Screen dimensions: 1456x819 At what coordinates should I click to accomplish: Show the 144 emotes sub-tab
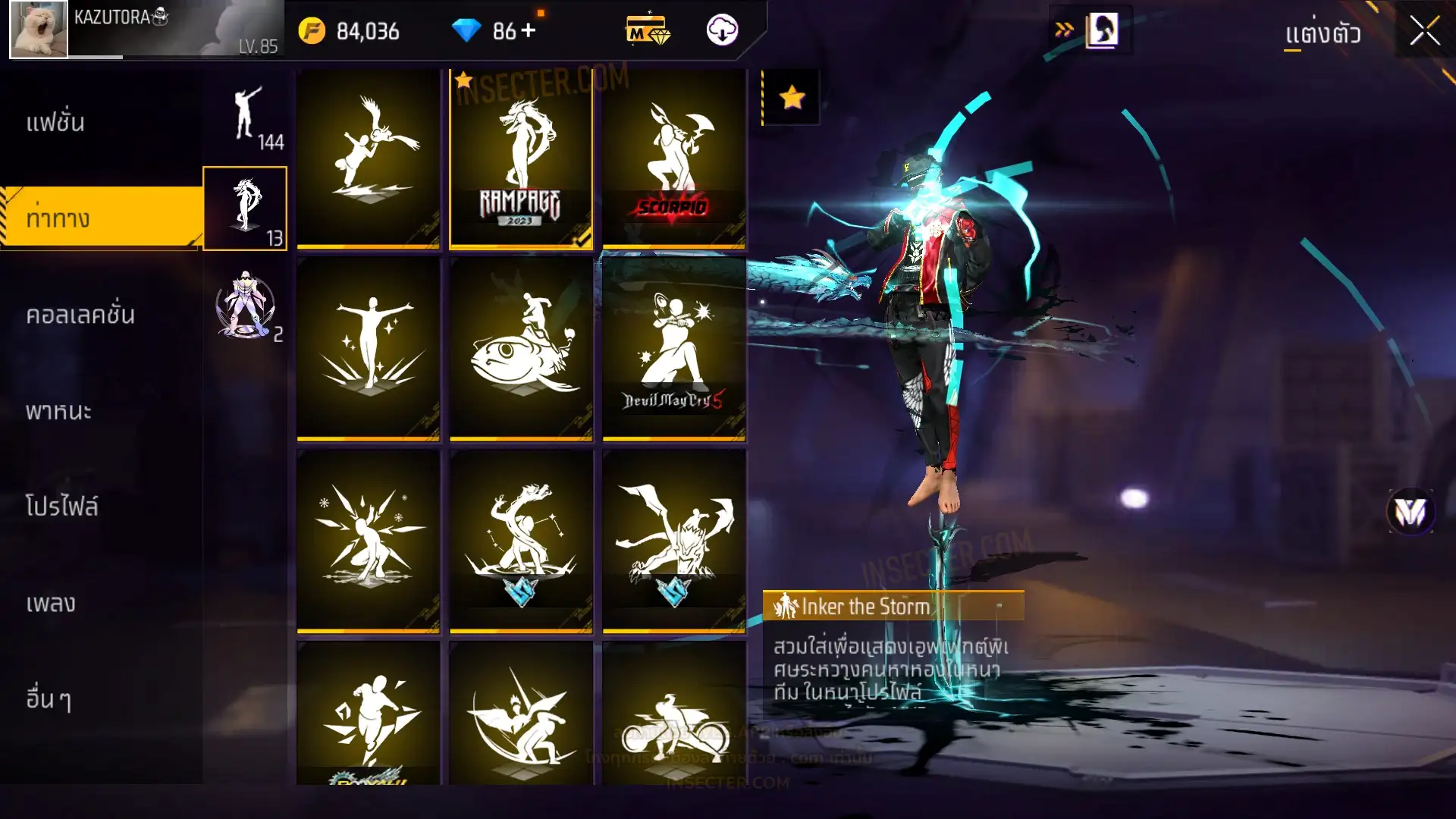click(245, 118)
